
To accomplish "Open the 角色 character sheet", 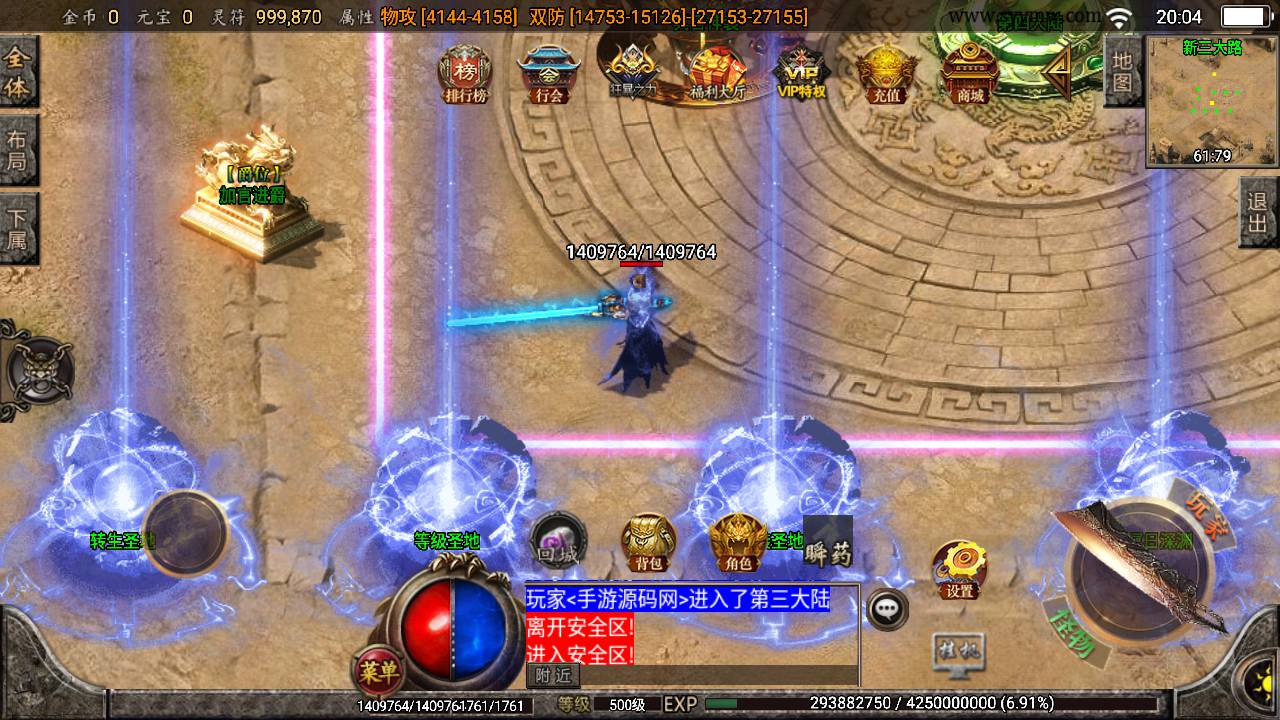I will (739, 543).
